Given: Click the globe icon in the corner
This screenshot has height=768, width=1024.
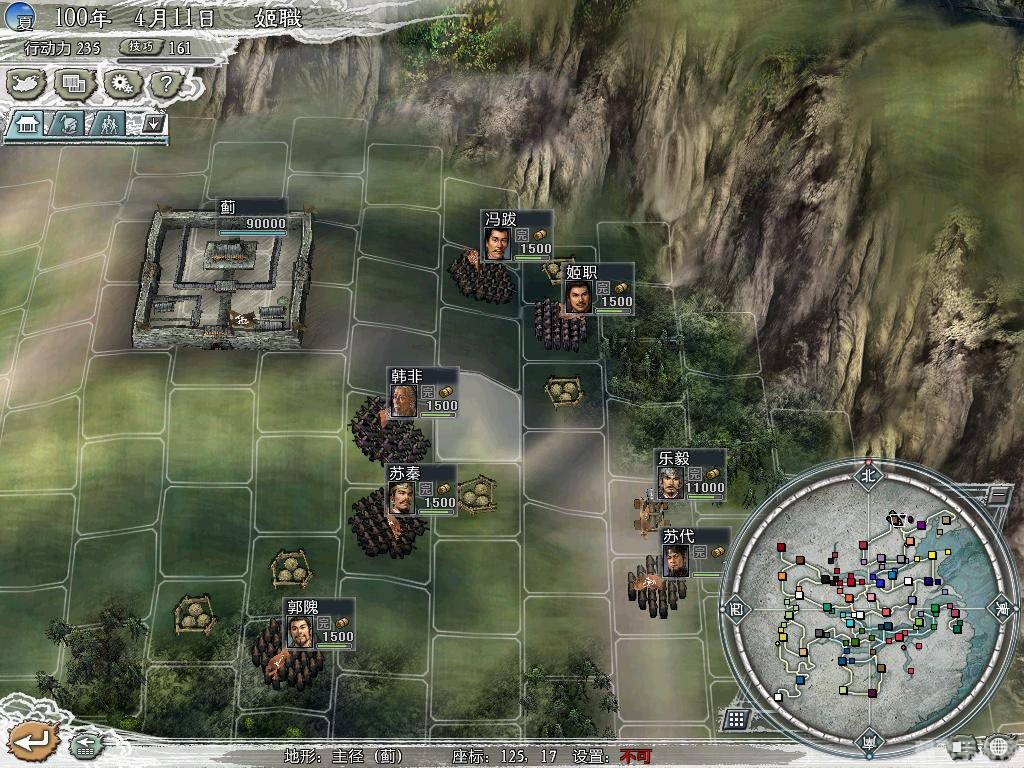Looking at the screenshot, I should (998, 746).
